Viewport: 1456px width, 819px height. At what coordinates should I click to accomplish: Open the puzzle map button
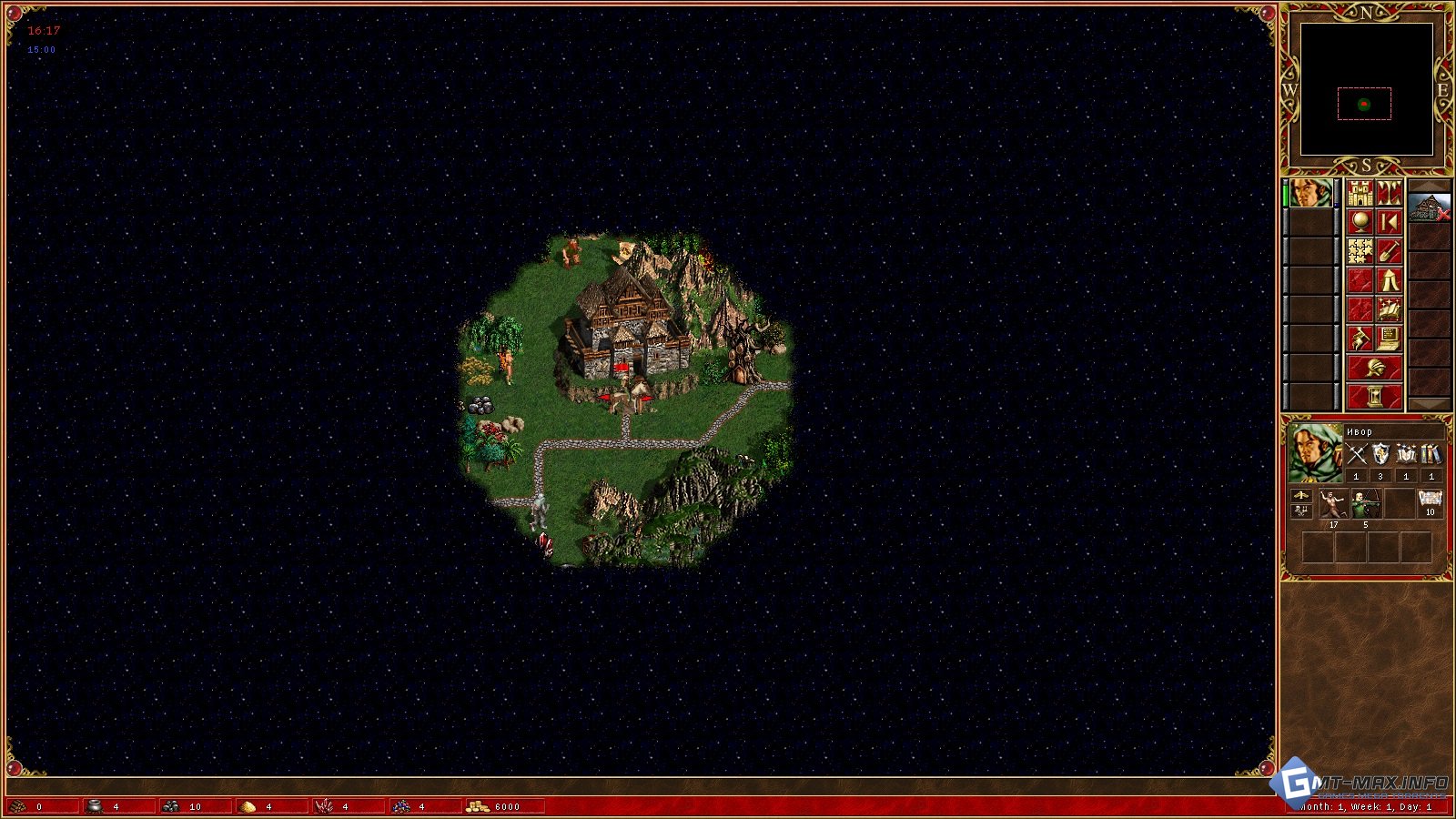pos(1360,252)
